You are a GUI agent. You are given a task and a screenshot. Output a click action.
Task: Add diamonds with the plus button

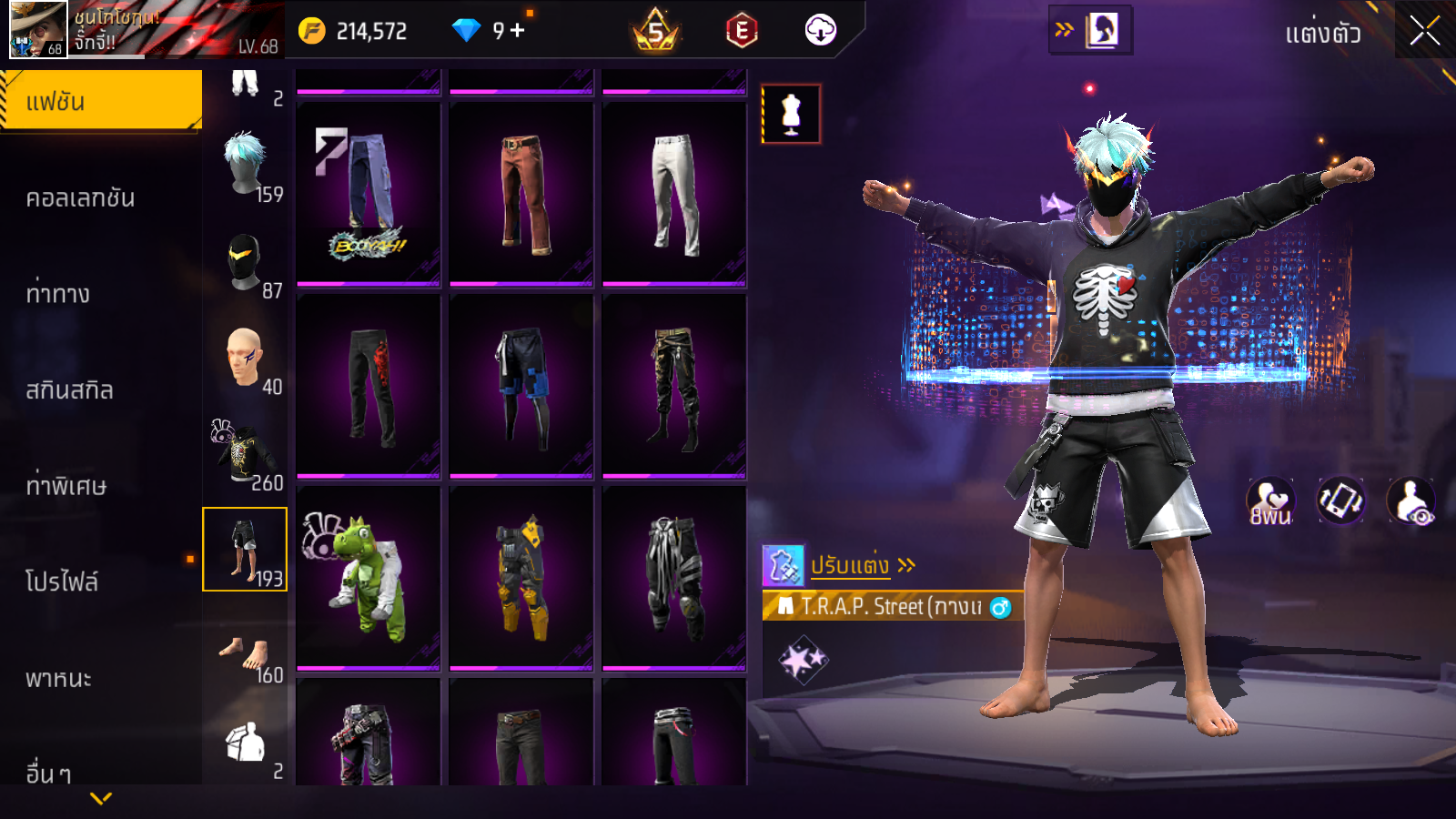click(518, 31)
